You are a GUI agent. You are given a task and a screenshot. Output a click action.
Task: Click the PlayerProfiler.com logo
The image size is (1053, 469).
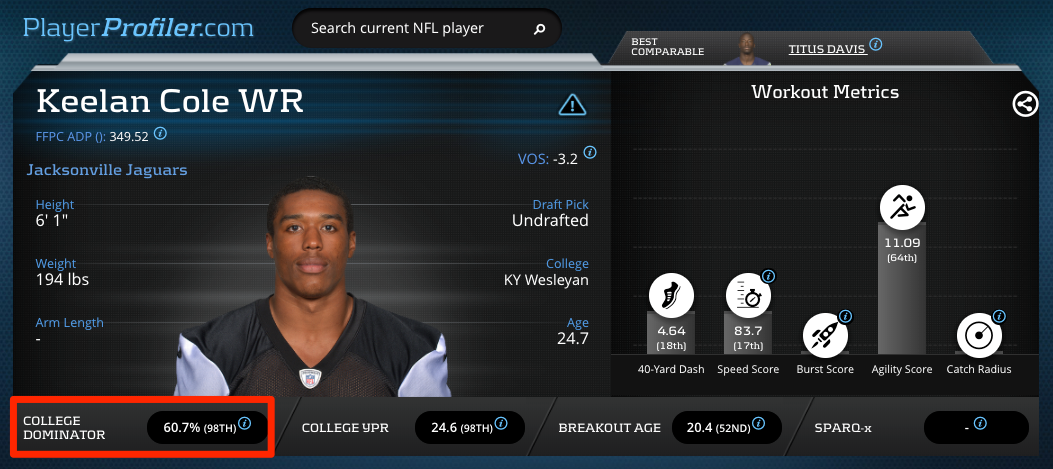(x=139, y=27)
